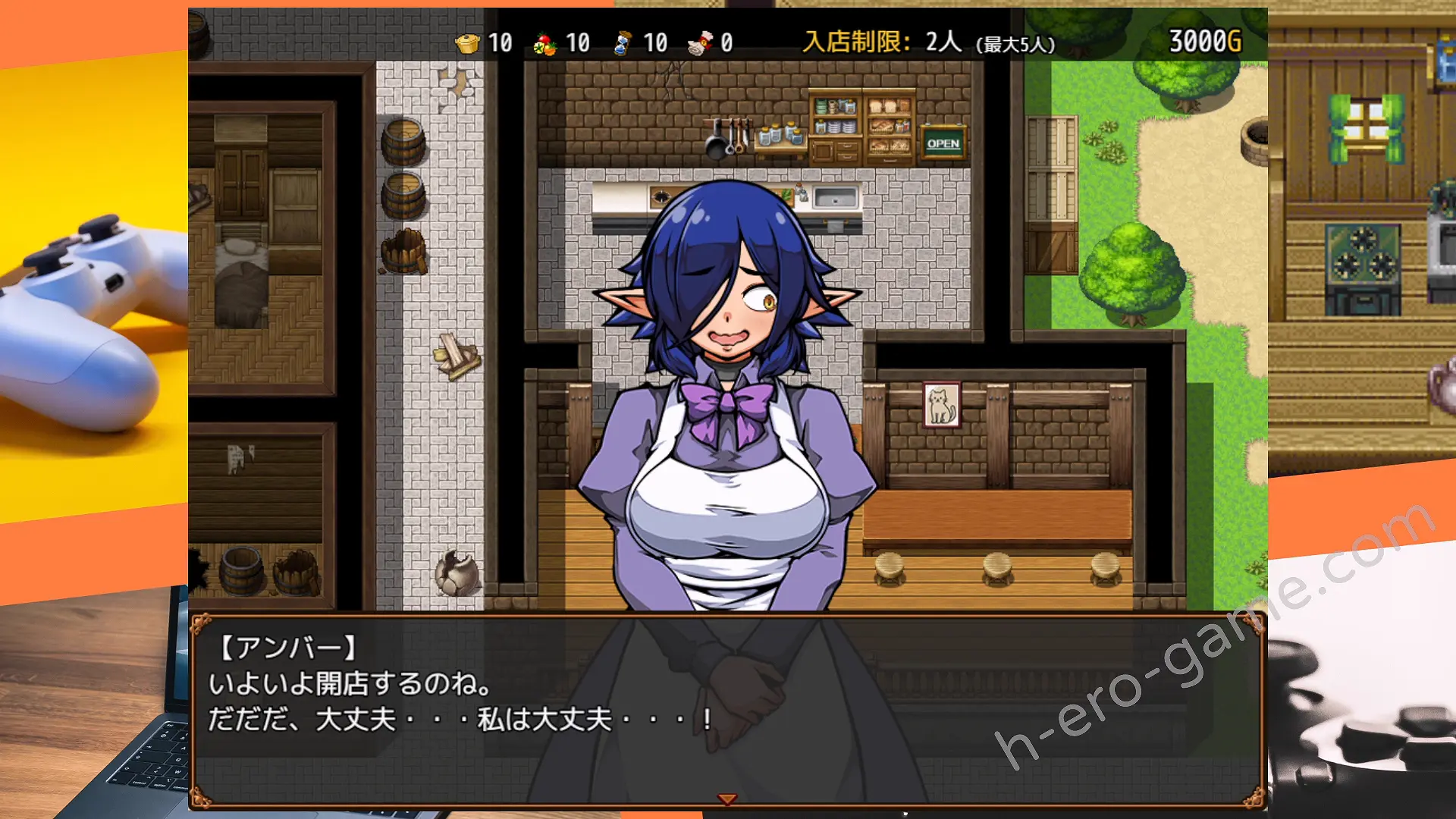Click the orange continue arrow in dialogue box
The height and width of the screenshot is (819, 1456).
tap(727, 799)
